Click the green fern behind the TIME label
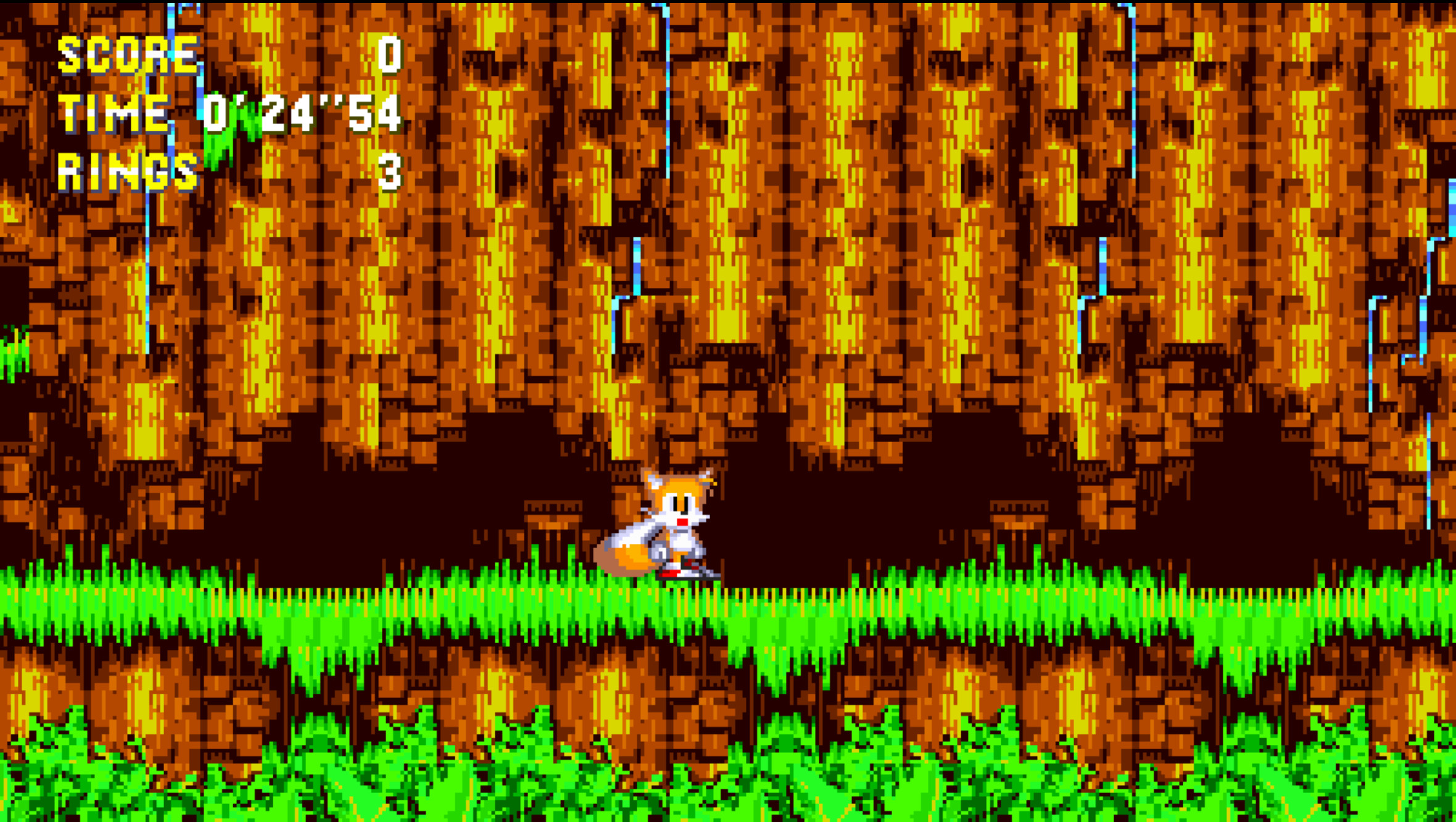The height and width of the screenshot is (822, 1456). (x=228, y=136)
